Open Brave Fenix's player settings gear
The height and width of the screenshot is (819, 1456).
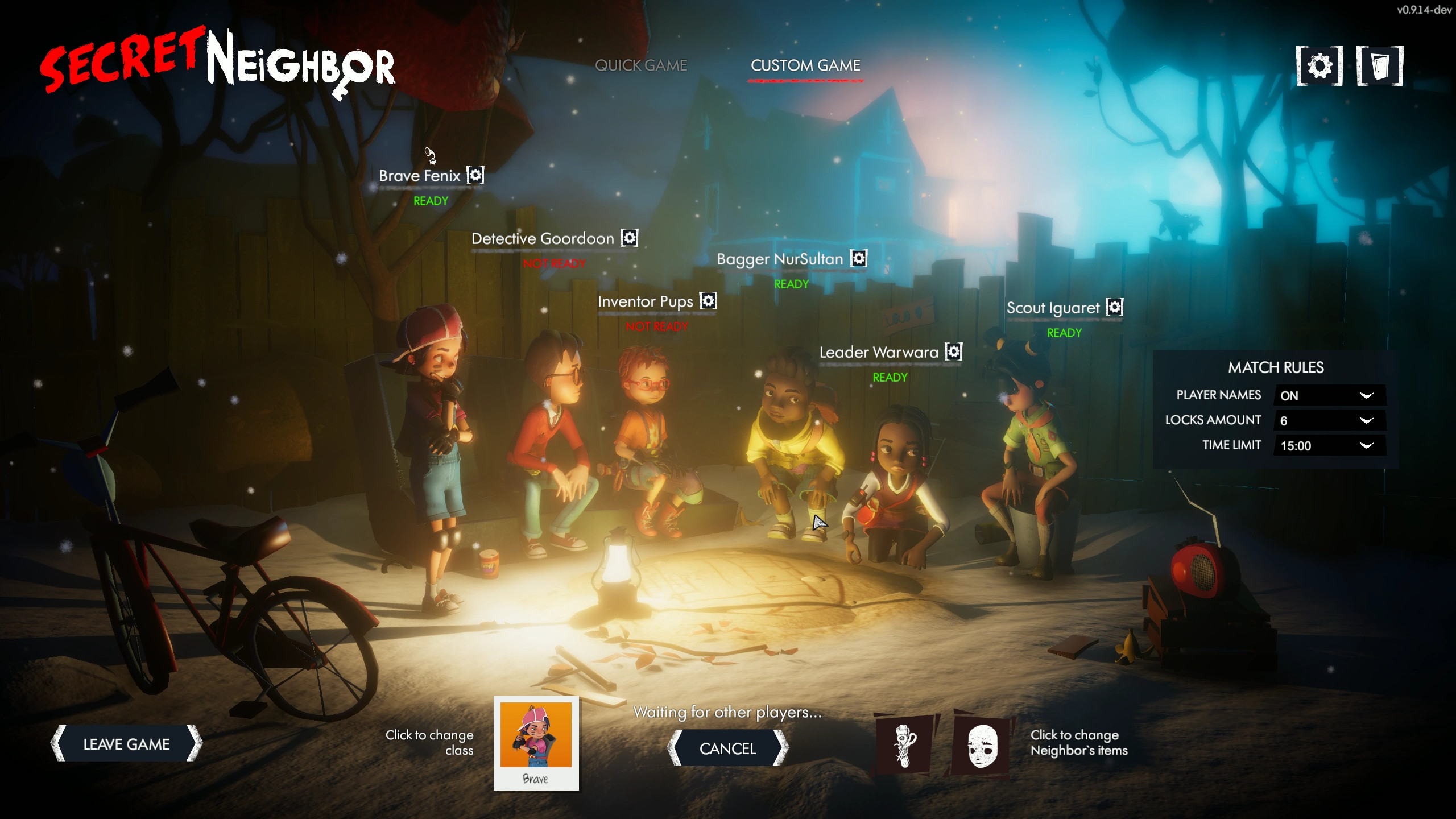coord(475,176)
